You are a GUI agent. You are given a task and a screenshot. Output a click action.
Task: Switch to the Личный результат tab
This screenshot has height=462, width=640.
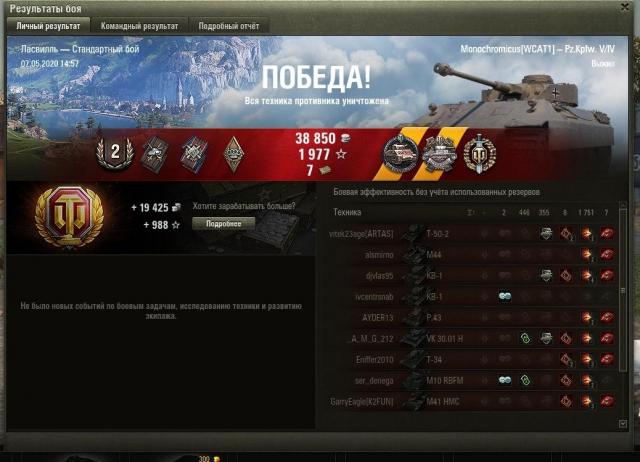[48, 25]
